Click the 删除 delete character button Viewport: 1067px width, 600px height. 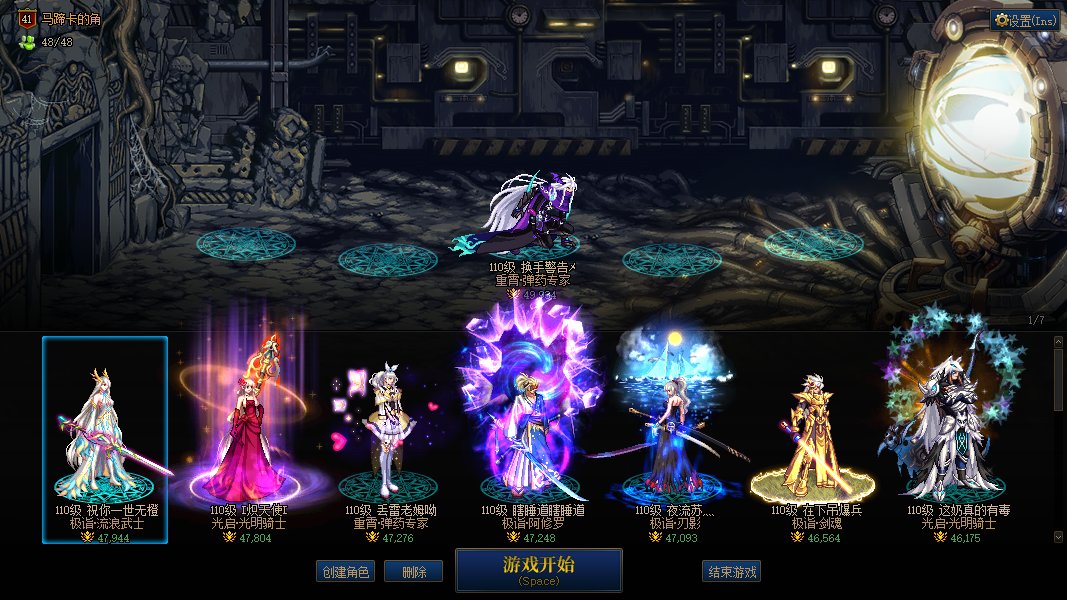pos(414,572)
